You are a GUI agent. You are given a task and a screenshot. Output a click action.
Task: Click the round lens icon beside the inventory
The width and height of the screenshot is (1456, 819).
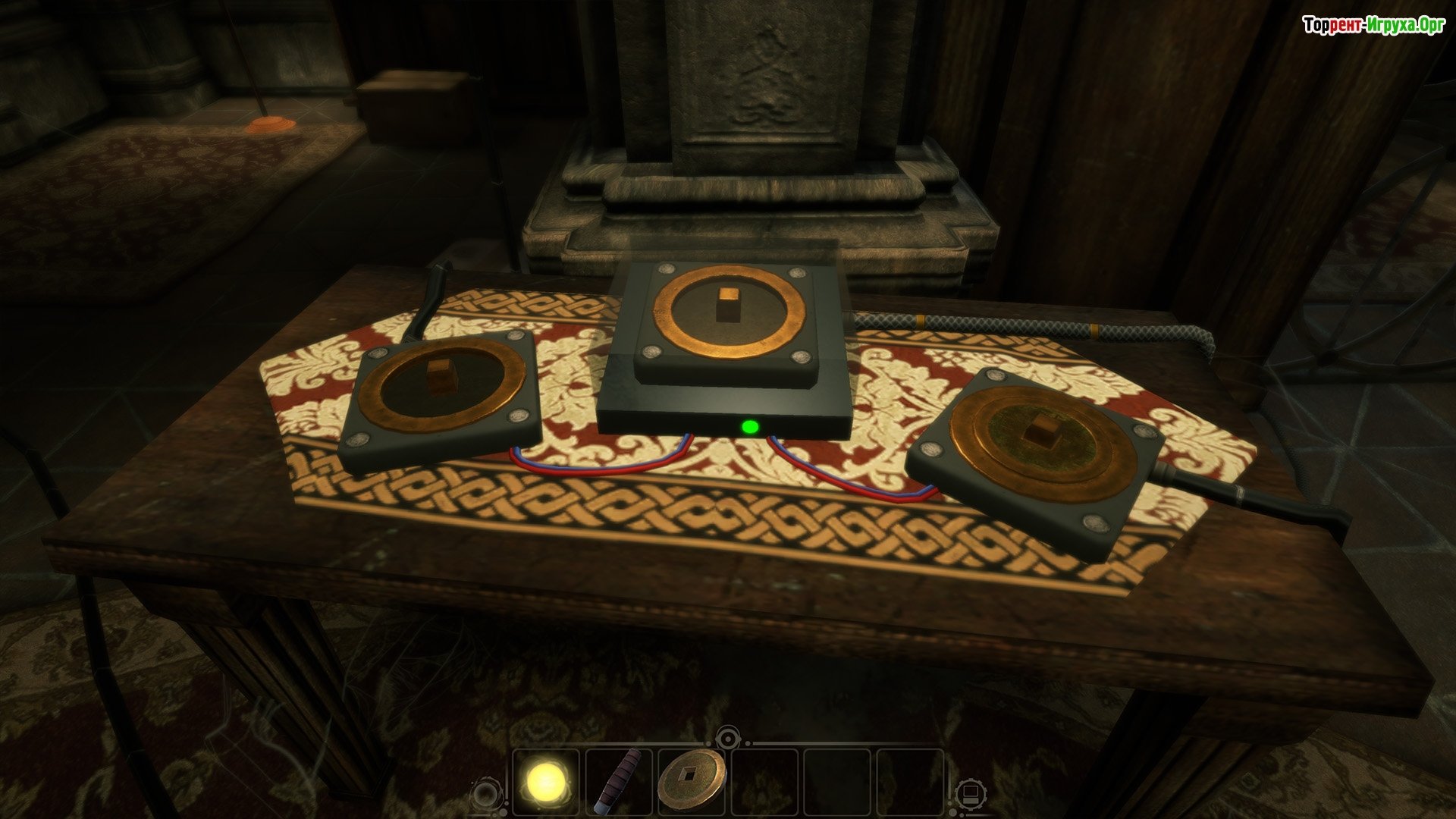coord(484,795)
